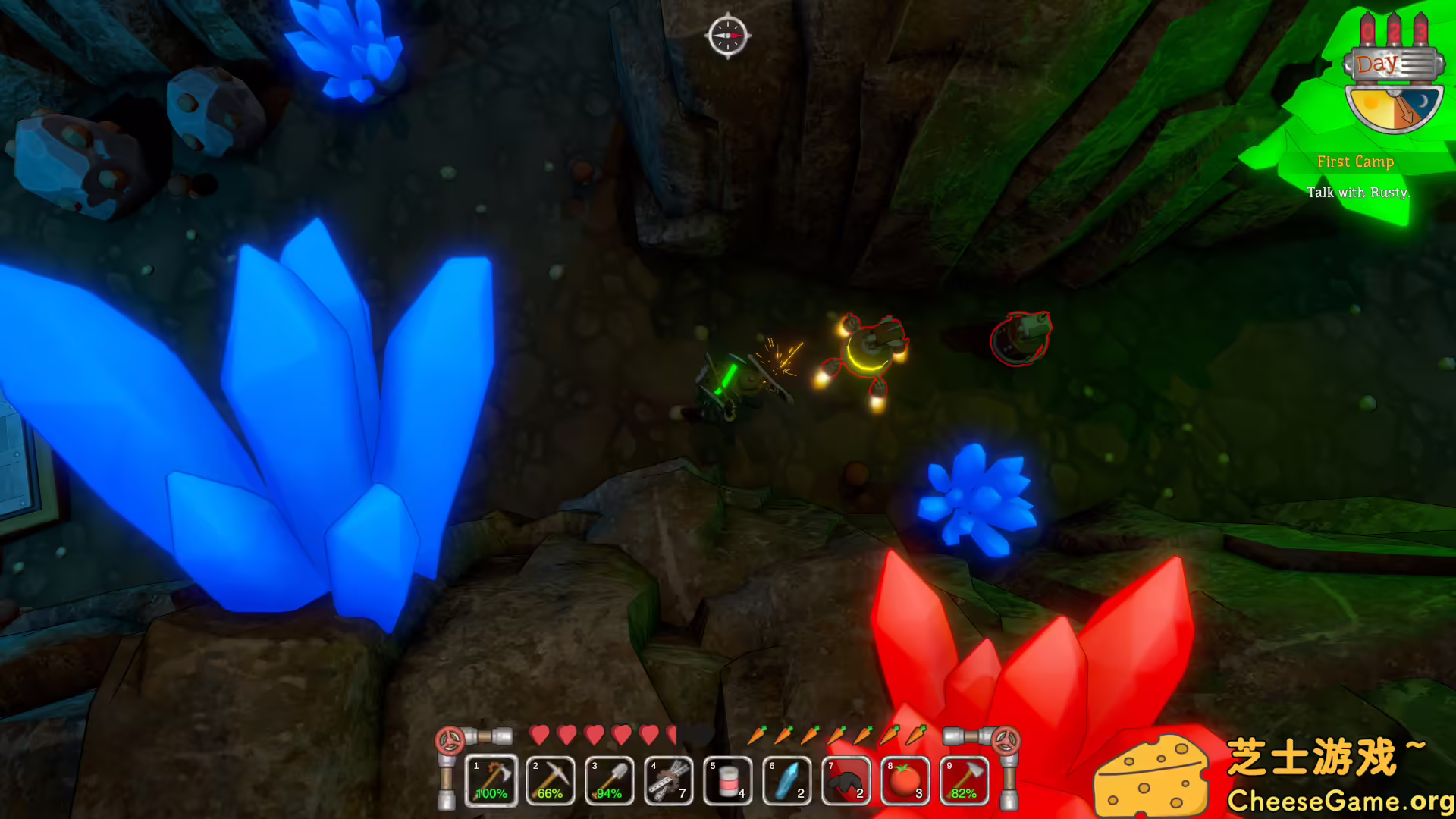This screenshot has height=819, width=1456.
Task: Choose the black coal item slot
Action: (846, 780)
